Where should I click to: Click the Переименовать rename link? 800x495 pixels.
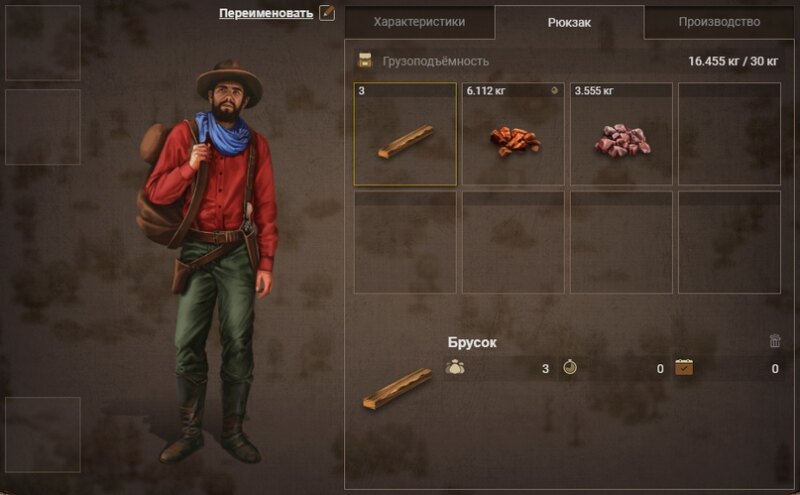pyautogui.click(x=266, y=13)
